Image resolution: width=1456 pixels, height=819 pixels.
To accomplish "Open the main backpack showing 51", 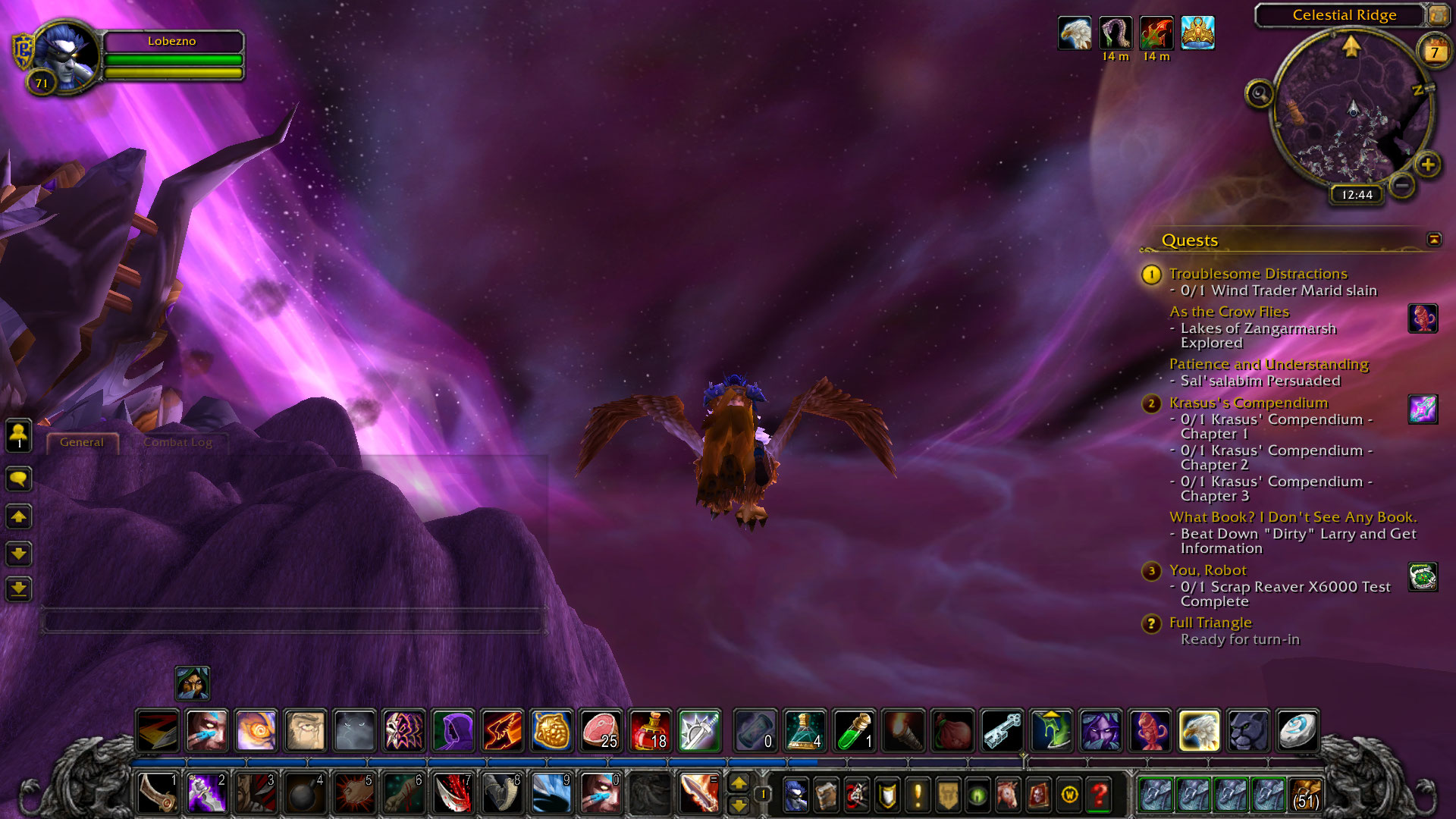I will click(x=1306, y=795).
